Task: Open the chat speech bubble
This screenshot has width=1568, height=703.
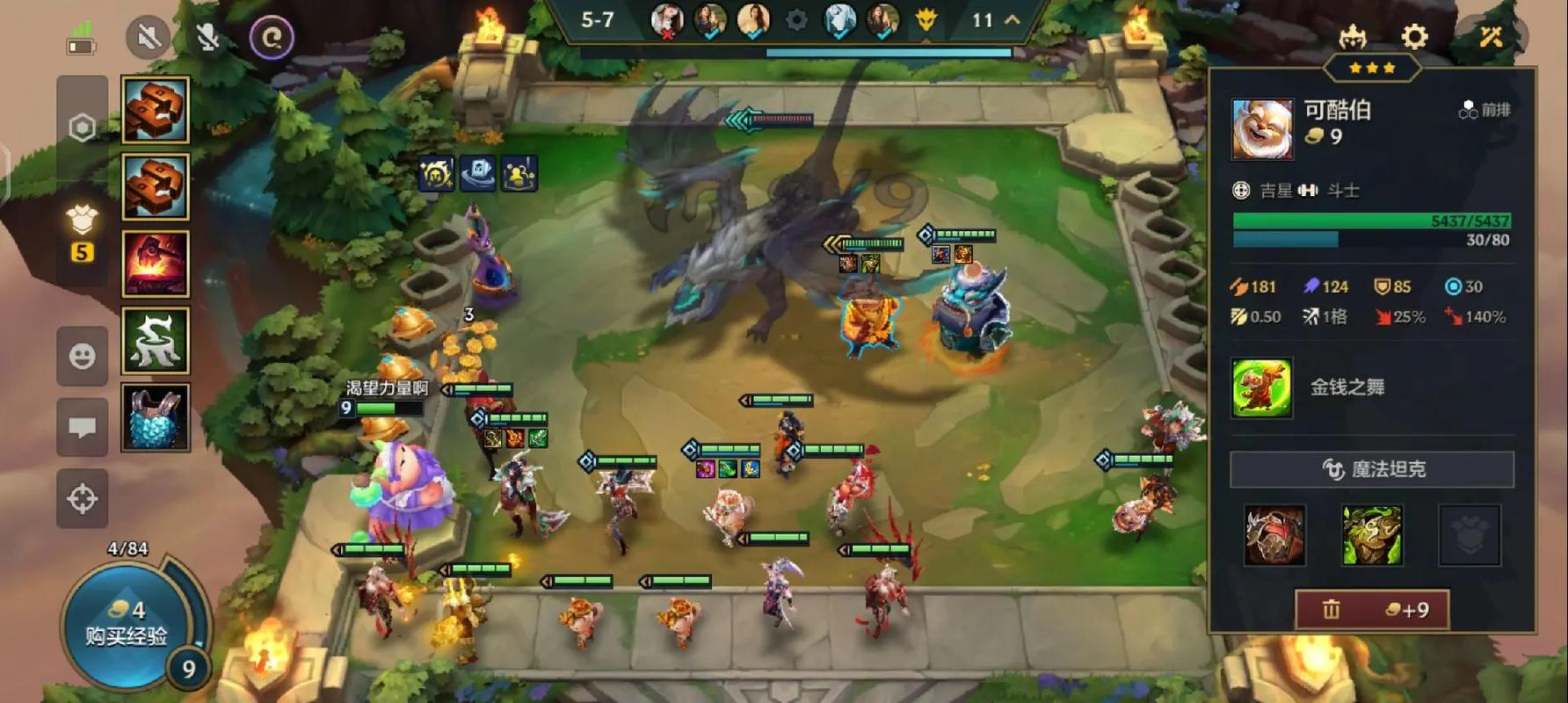Action: click(x=83, y=427)
